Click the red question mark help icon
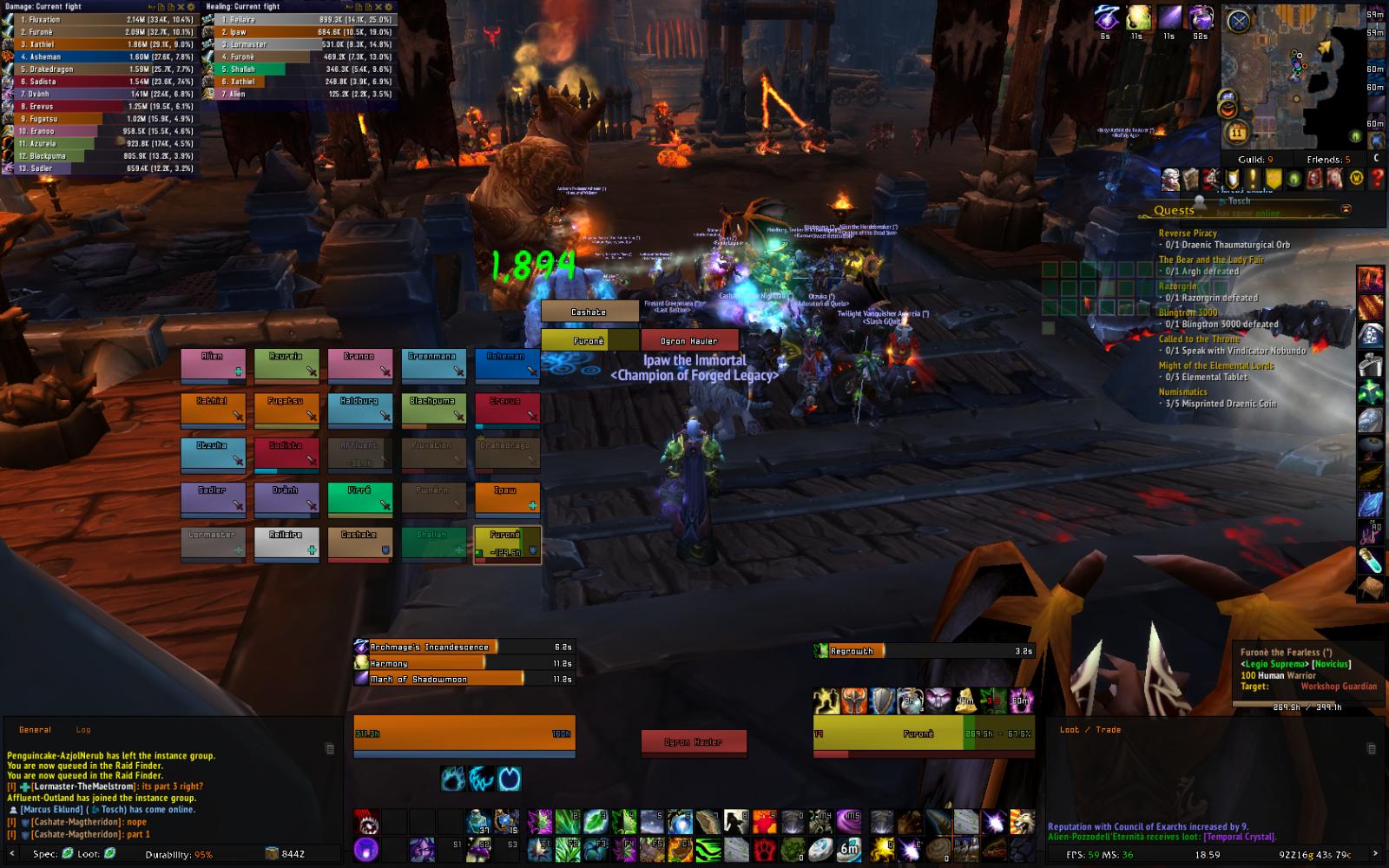The height and width of the screenshot is (868, 1389). [1377, 179]
